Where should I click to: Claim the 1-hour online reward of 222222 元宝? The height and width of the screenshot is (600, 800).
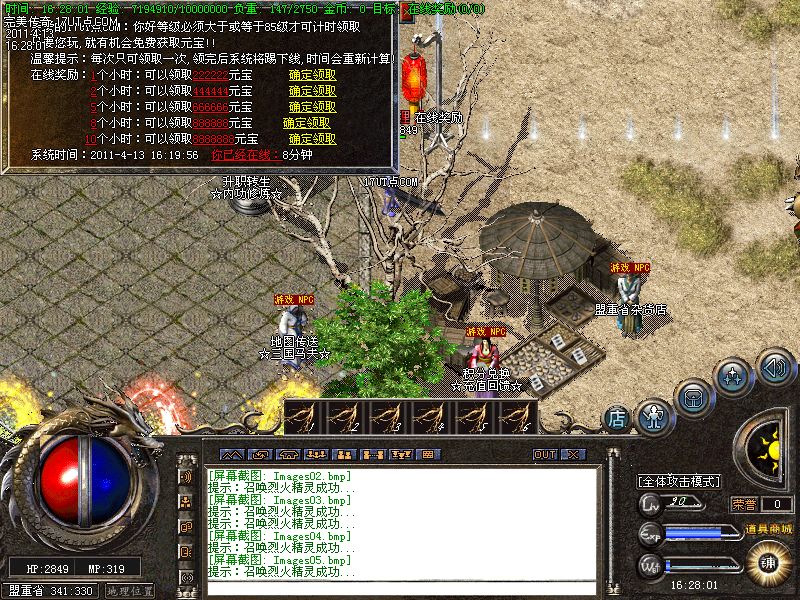point(312,74)
